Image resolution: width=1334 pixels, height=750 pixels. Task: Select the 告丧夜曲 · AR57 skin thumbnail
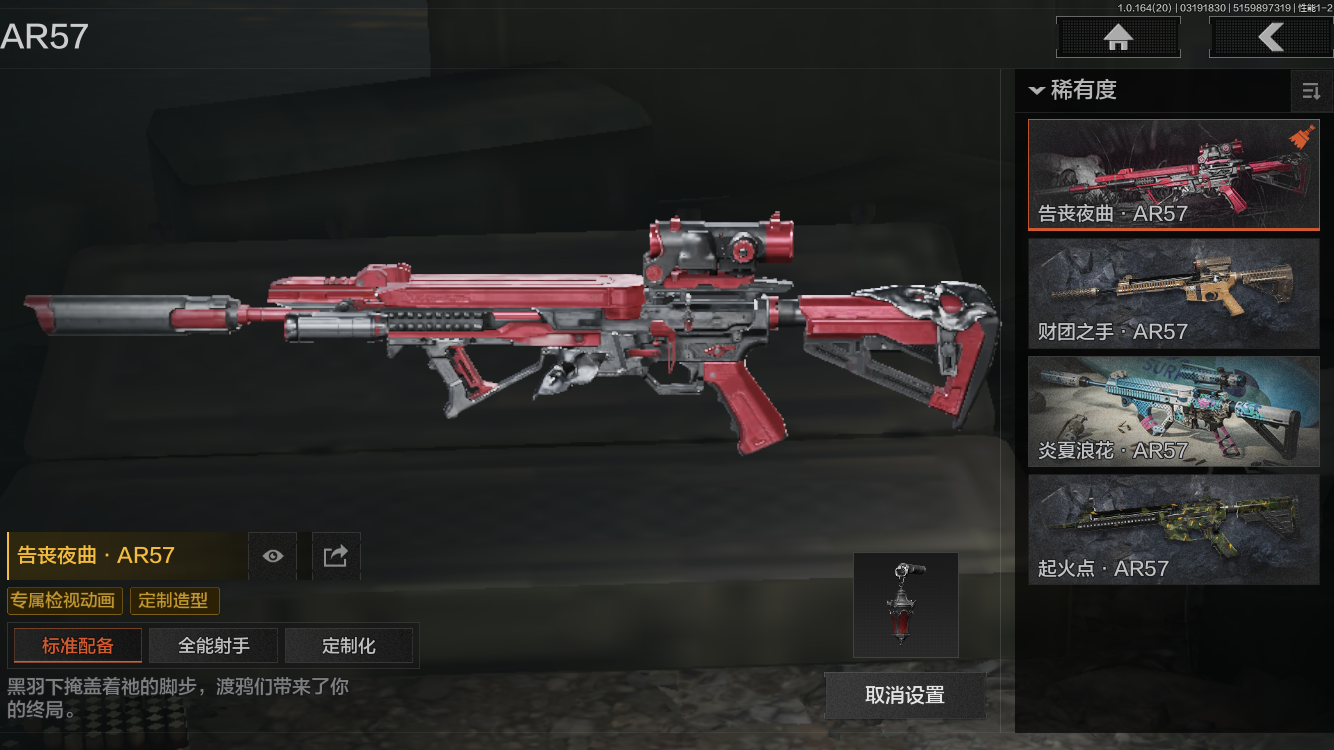coord(1173,175)
